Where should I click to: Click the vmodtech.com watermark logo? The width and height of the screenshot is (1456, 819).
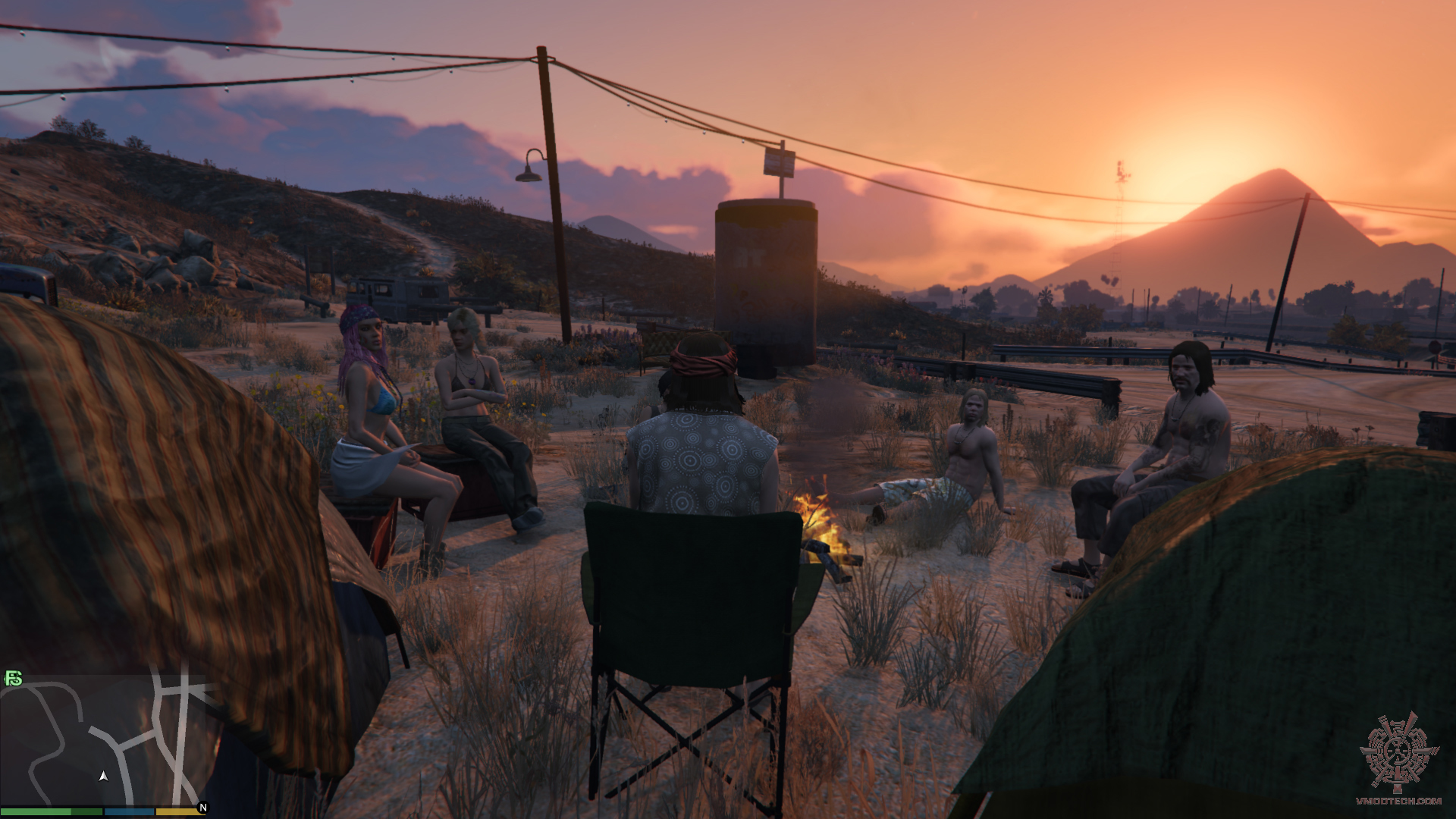click(1398, 758)
